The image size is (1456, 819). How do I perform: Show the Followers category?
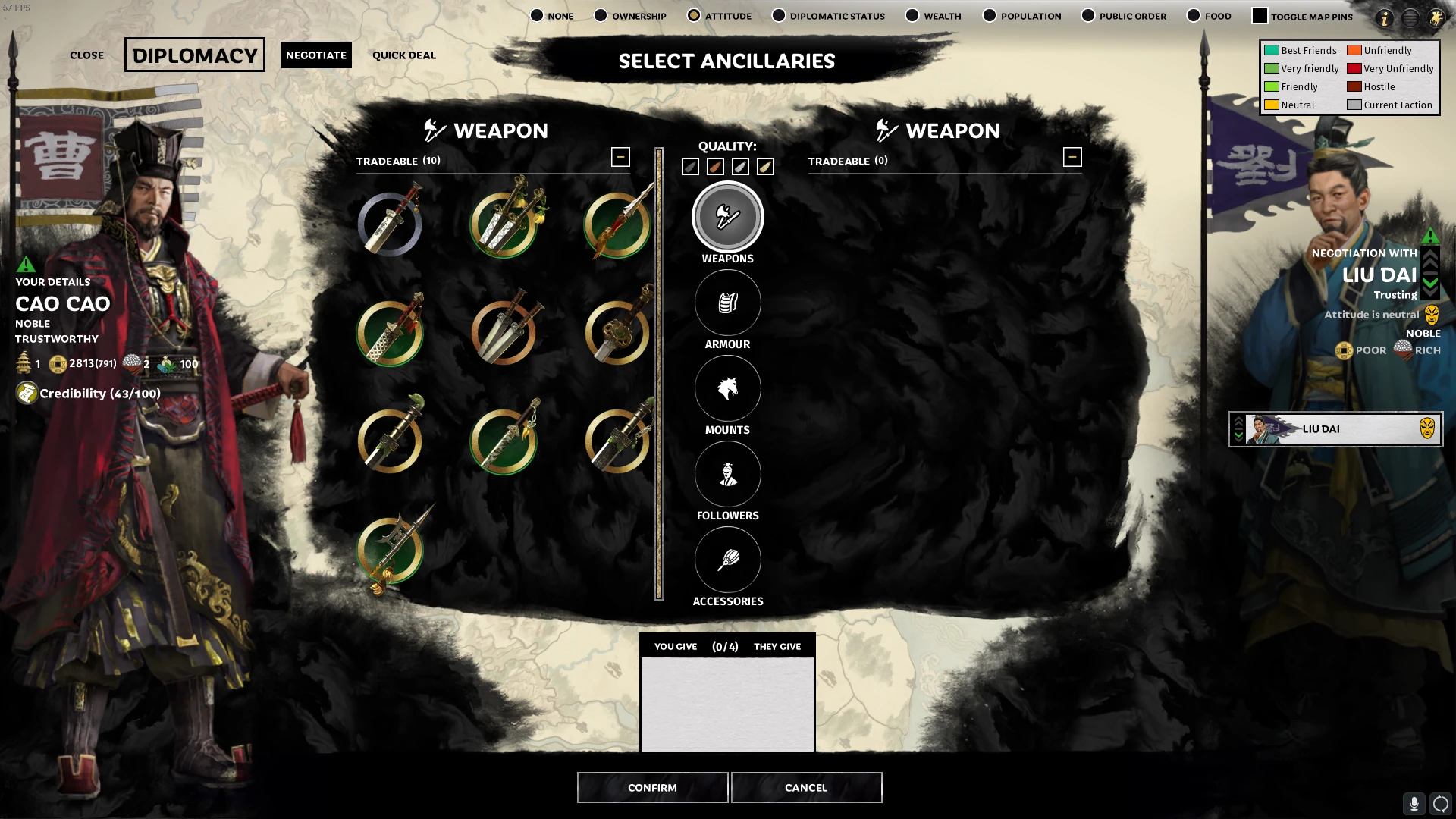(x=727, y=475)
